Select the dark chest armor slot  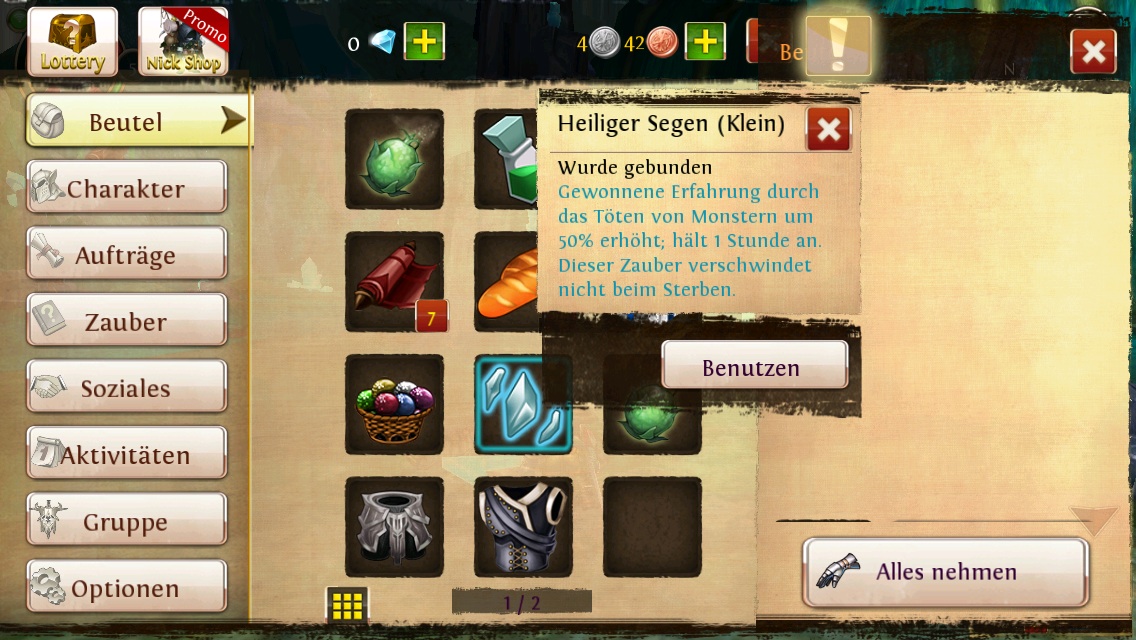(523, 527)
